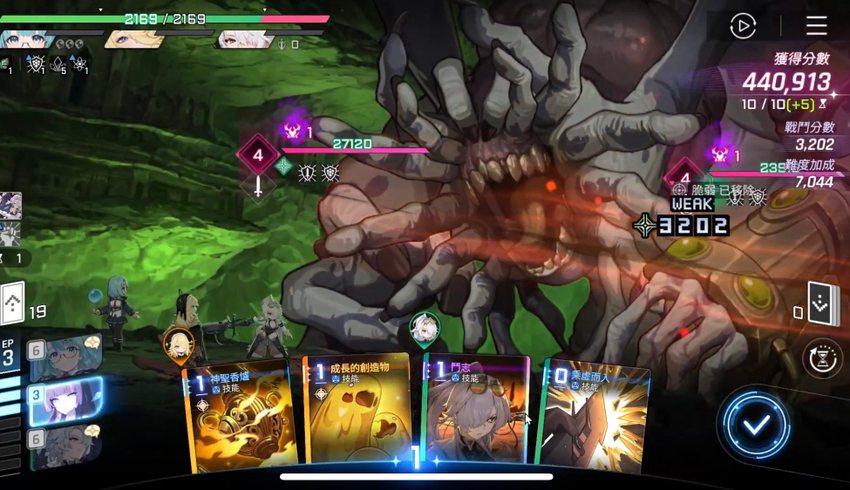Select the green-haired glasses character portrait
The image size is (850, 490).
(64, 357)
